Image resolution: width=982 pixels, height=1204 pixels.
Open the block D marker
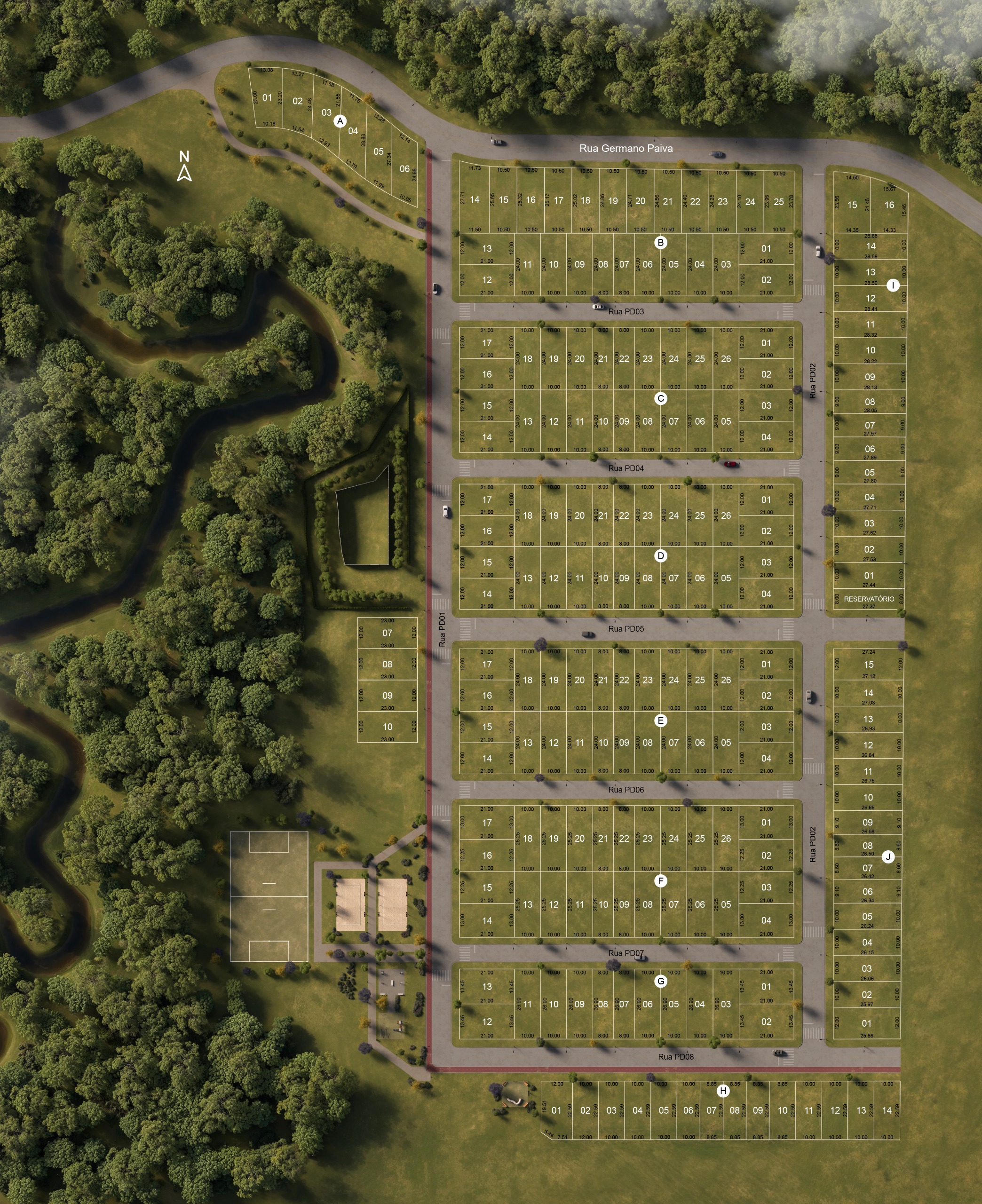(x=660, y=555)
